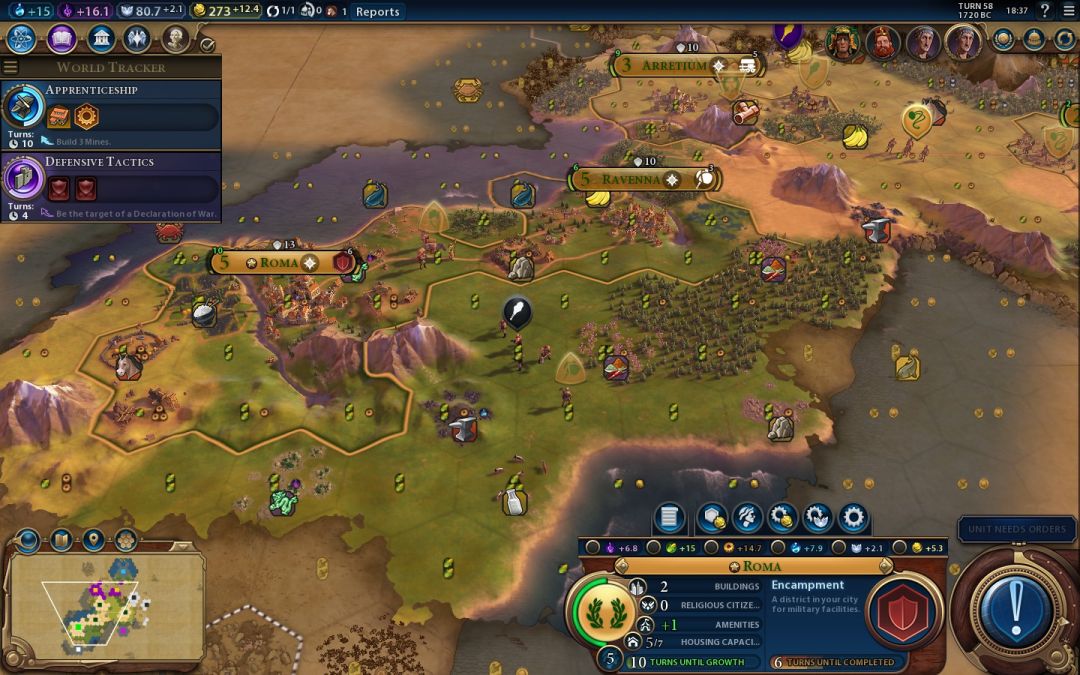Open the Reports screen

click(377, 12)
